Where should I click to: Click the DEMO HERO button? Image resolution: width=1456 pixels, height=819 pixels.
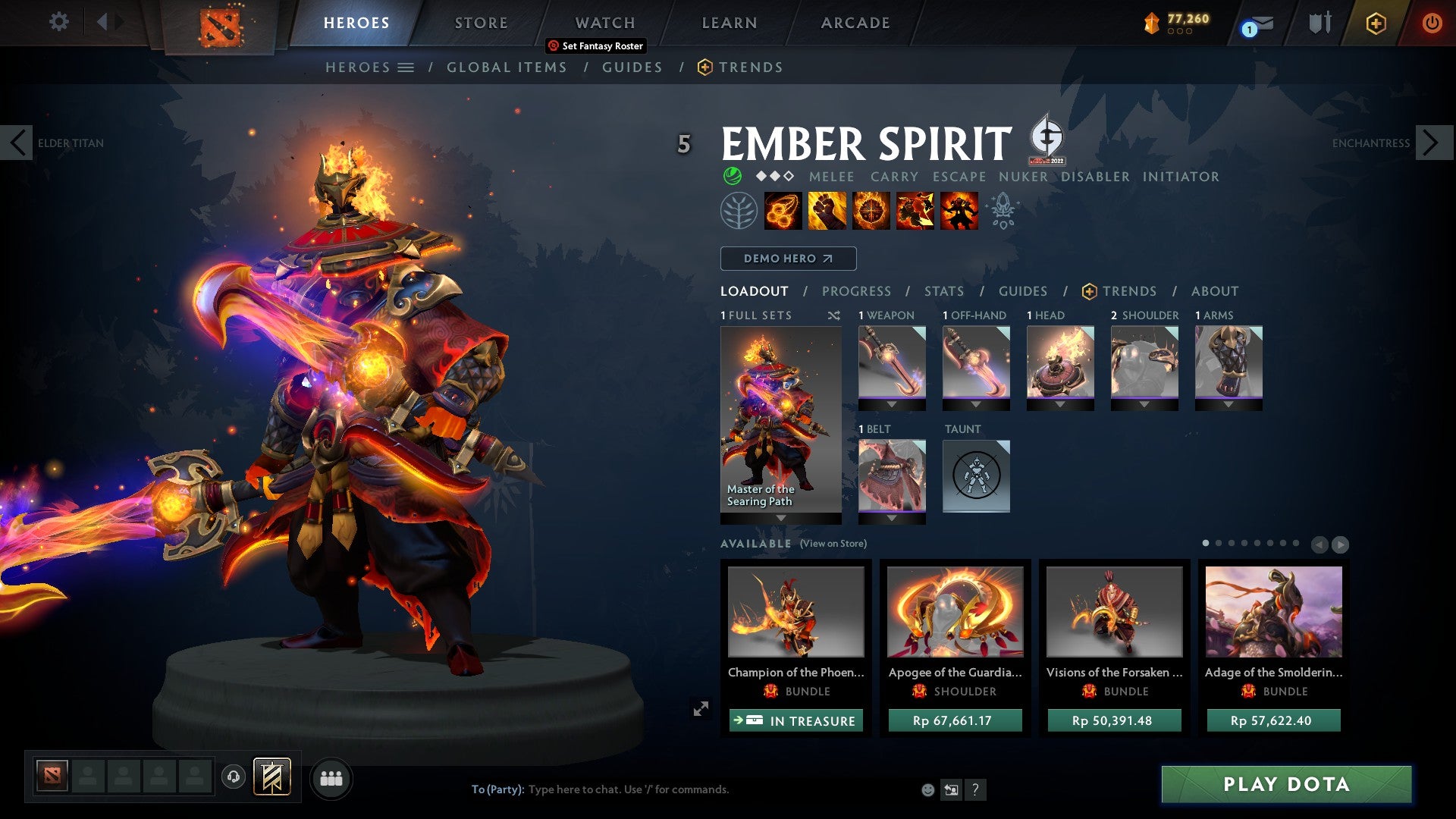(x=787, y=259)
